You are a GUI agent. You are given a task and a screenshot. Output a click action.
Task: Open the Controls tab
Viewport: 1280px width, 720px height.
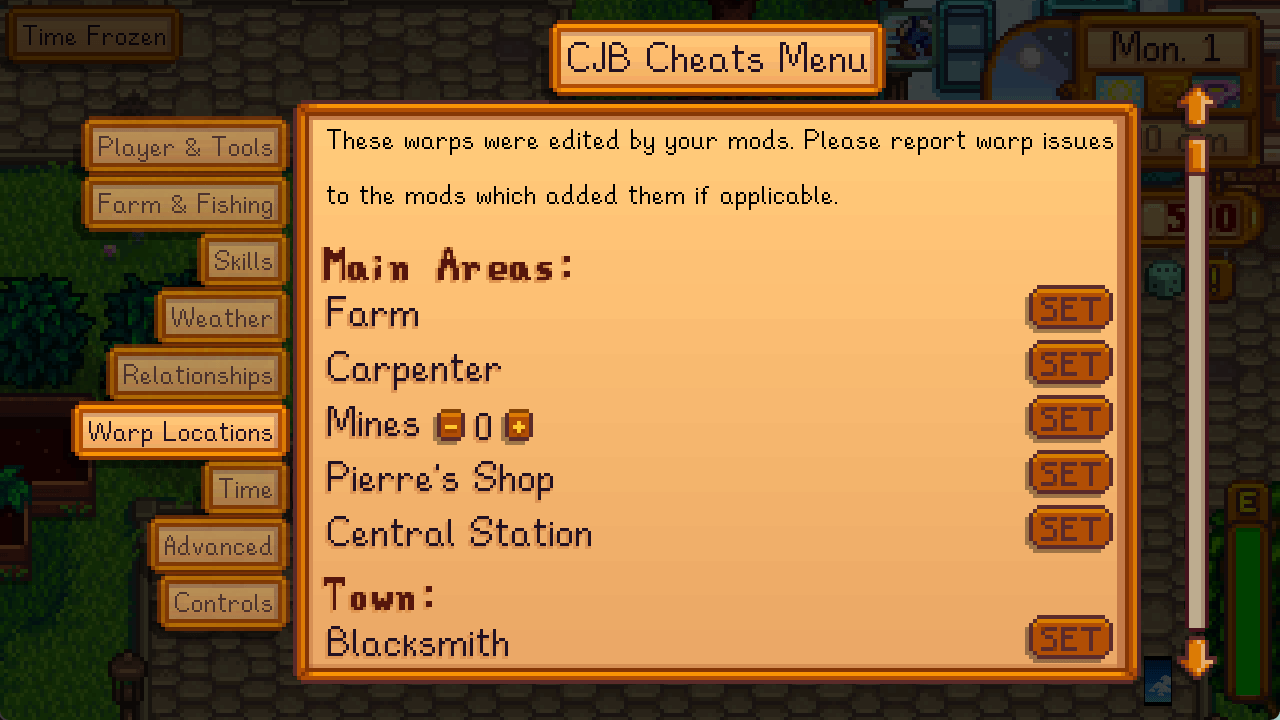(222, 603)
